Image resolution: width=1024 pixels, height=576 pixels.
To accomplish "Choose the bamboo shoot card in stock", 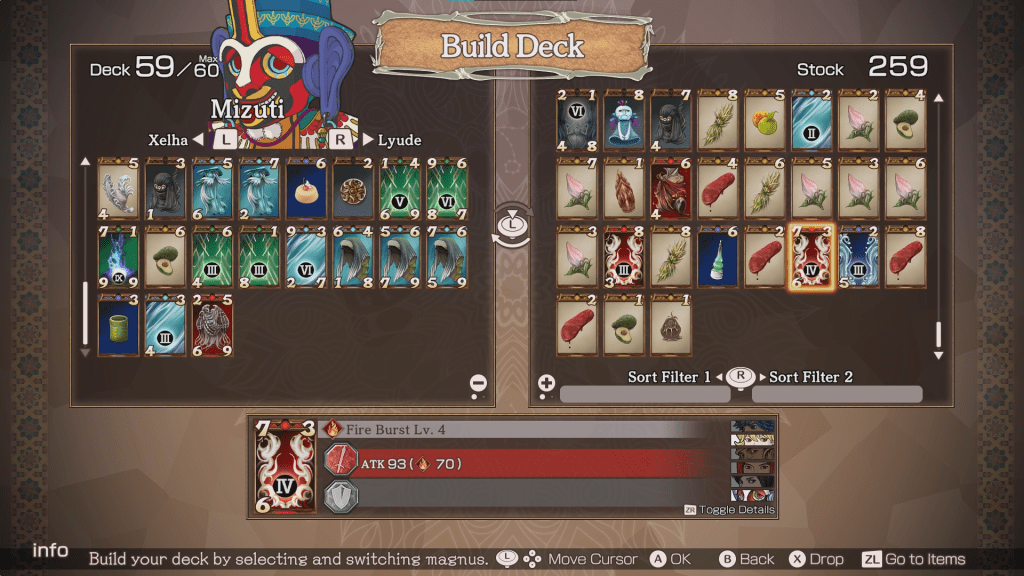I will [623, 189].
